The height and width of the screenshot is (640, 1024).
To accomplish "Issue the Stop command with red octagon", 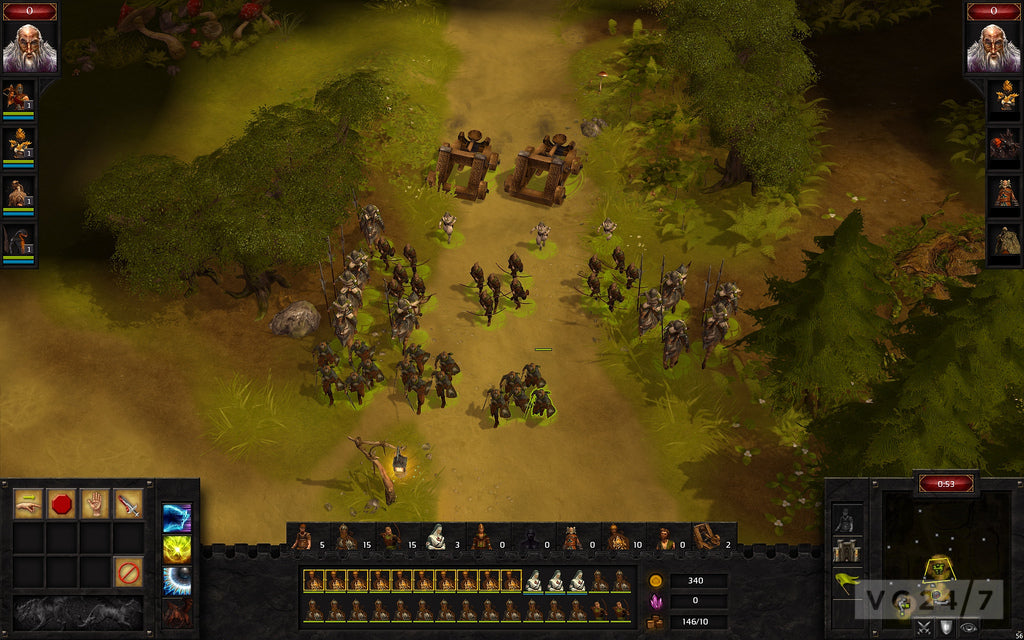I will point(61,503).
